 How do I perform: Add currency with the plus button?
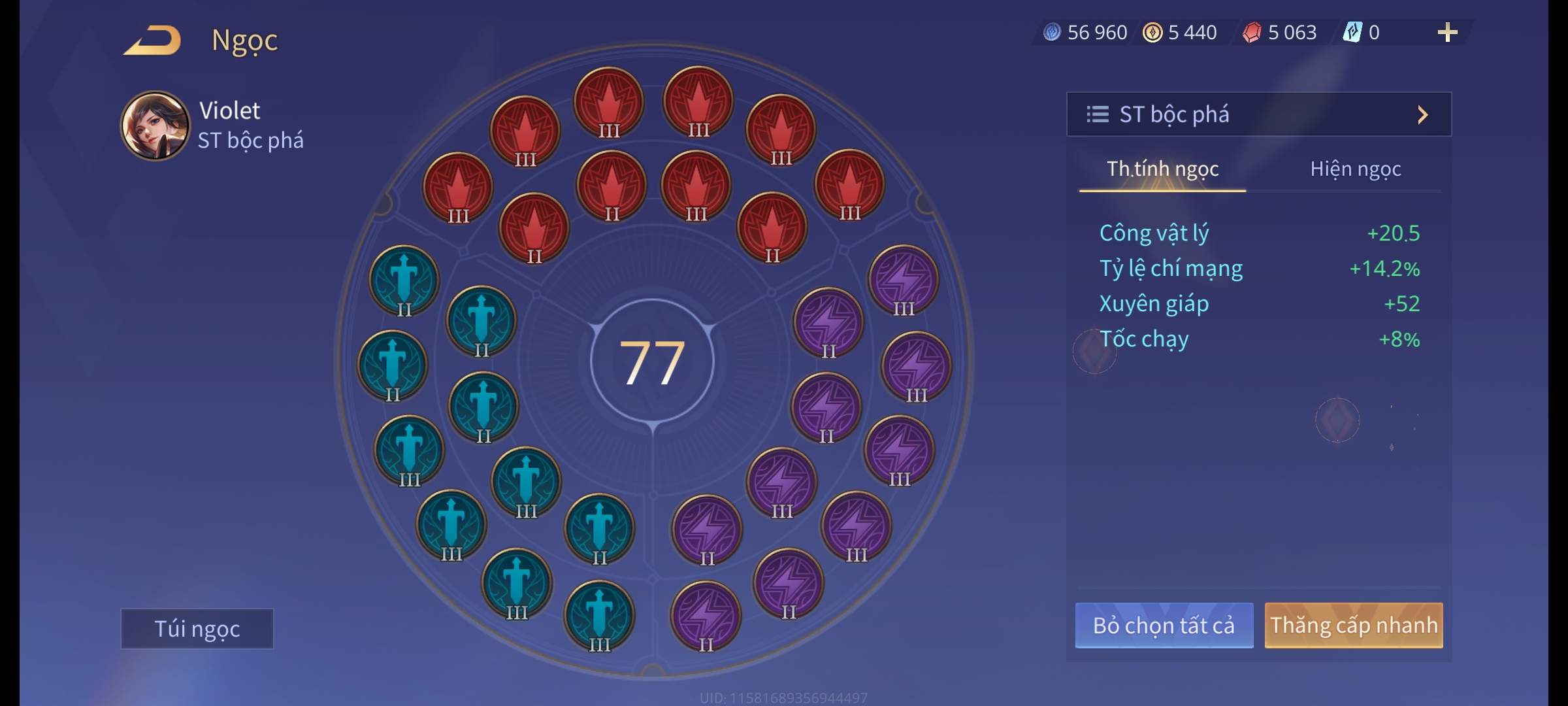1447,33
